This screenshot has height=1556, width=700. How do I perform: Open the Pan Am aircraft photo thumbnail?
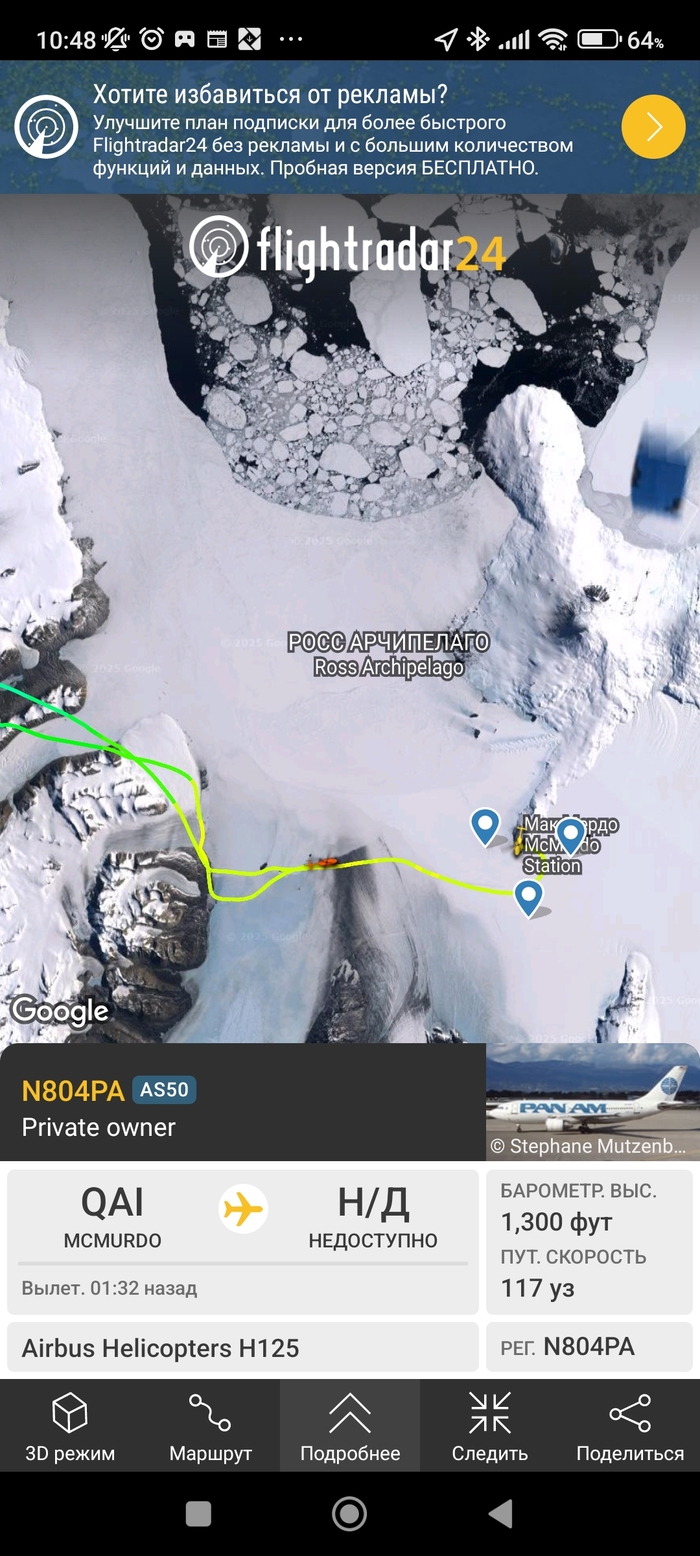(x=592, y=1101)
